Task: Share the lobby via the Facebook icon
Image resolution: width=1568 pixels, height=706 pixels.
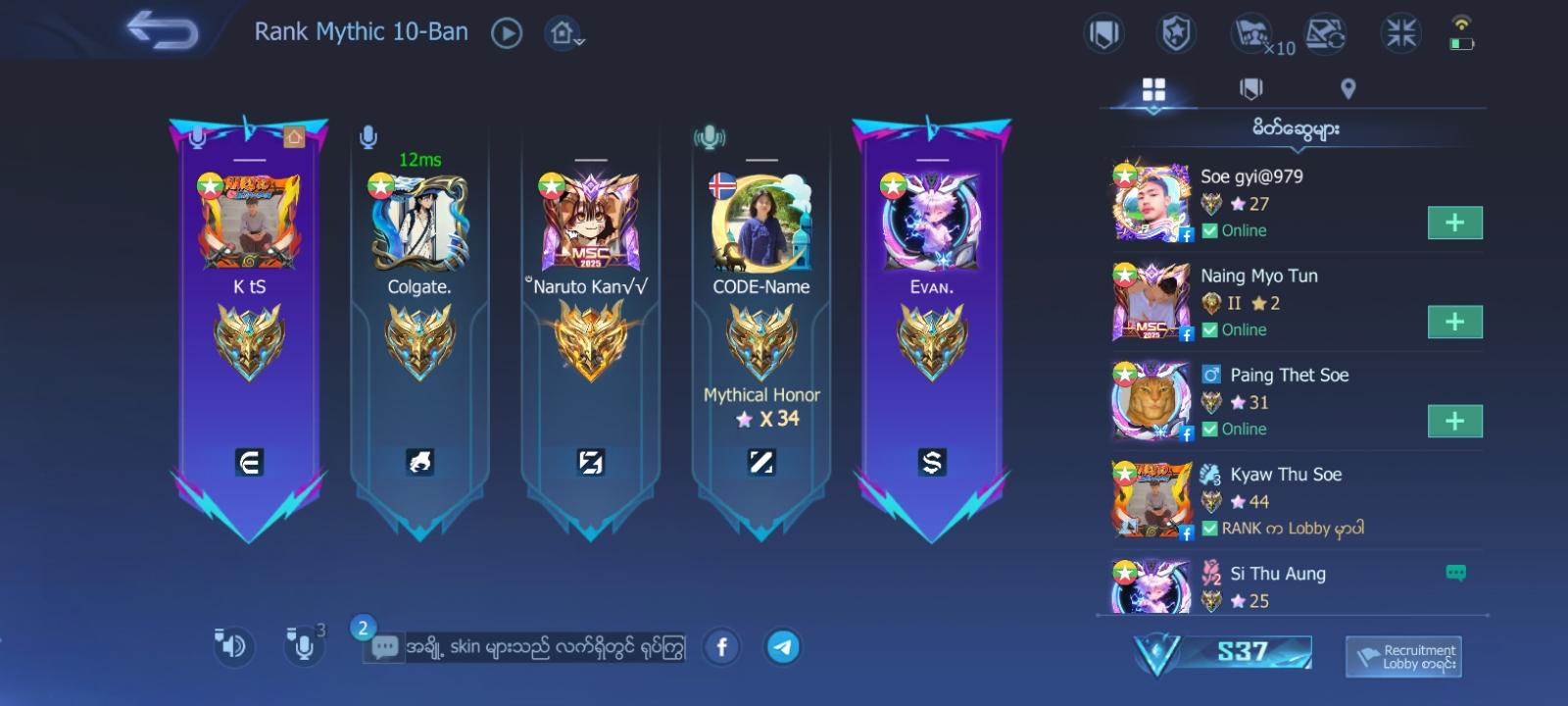Action: click(722, 647)
